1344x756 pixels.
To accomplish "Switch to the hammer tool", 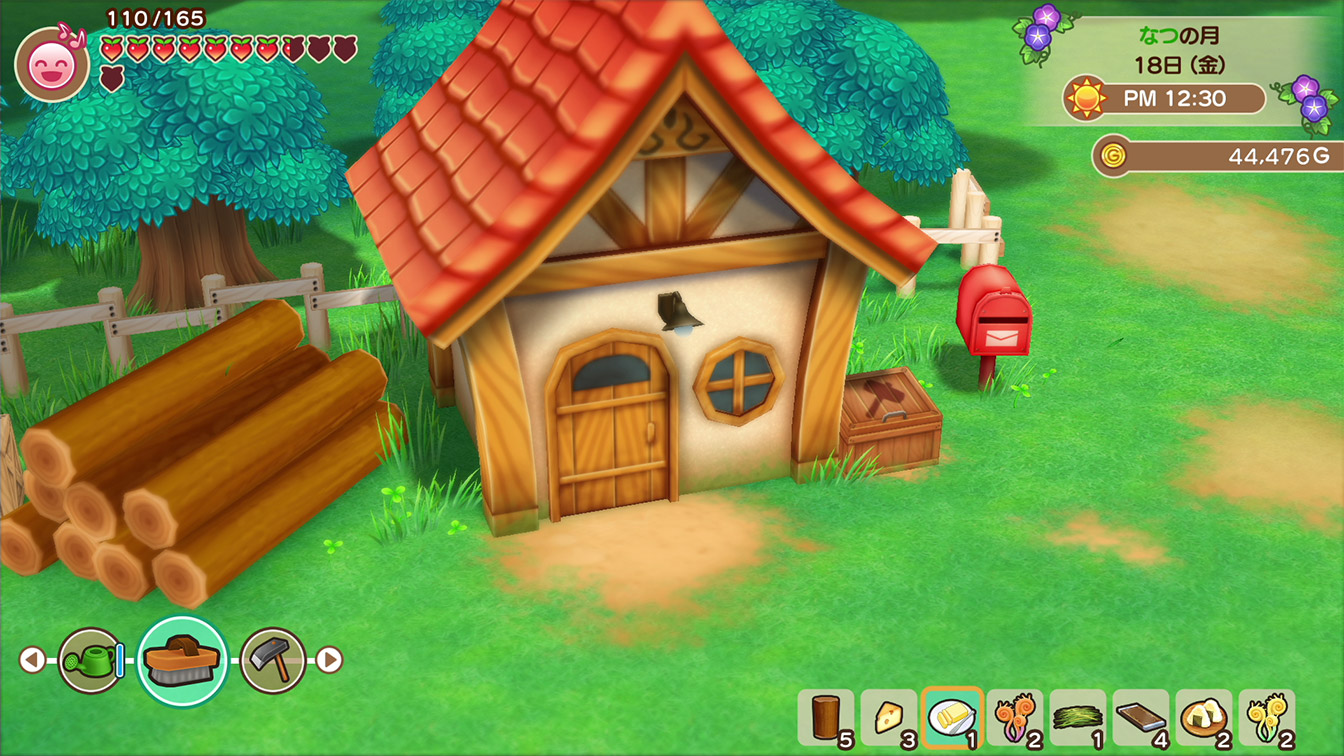I will pyautogui.click(x=273, y=660).
